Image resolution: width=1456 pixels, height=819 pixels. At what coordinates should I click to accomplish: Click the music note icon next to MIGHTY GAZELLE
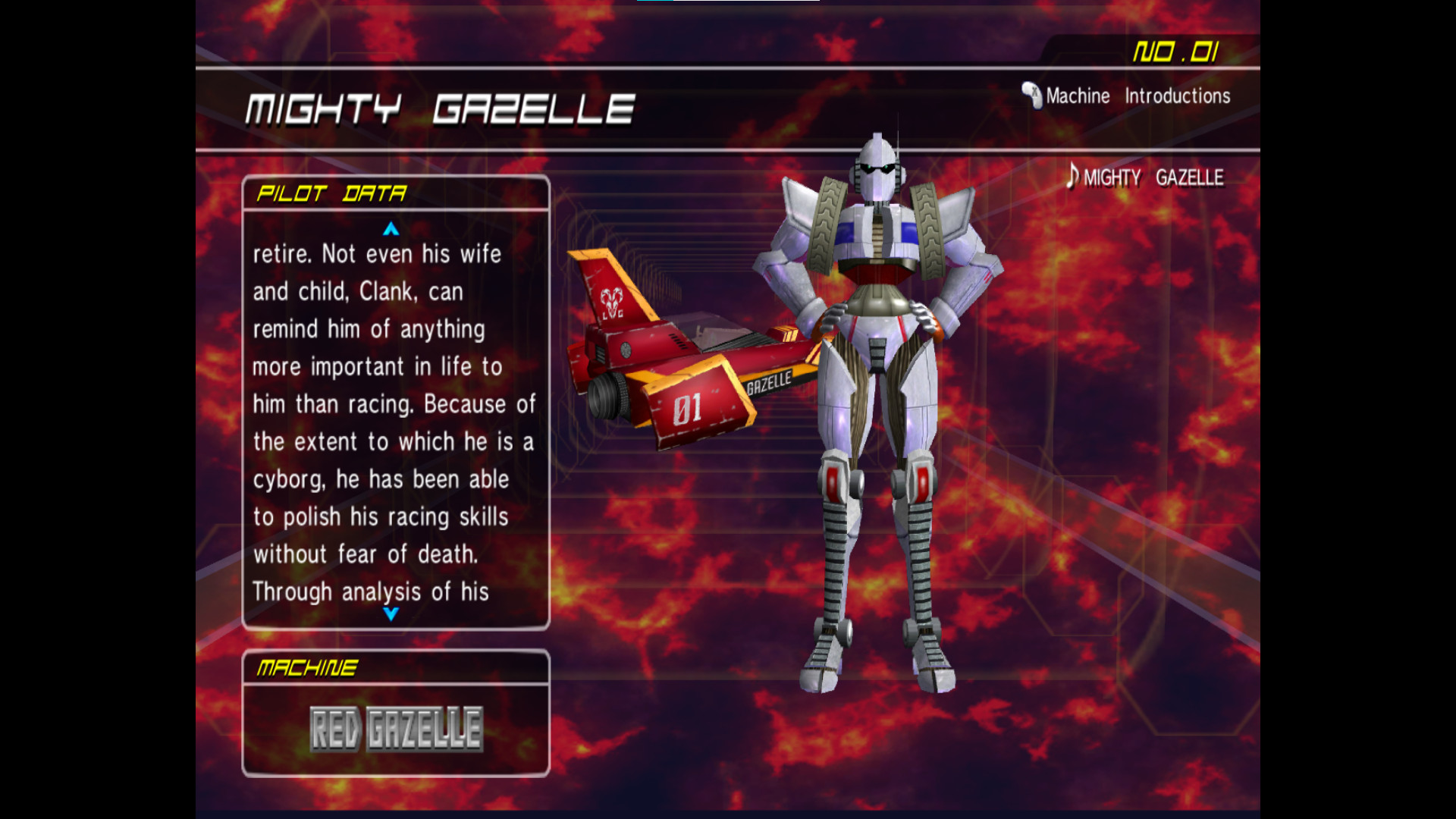(x=1072, y=177)
